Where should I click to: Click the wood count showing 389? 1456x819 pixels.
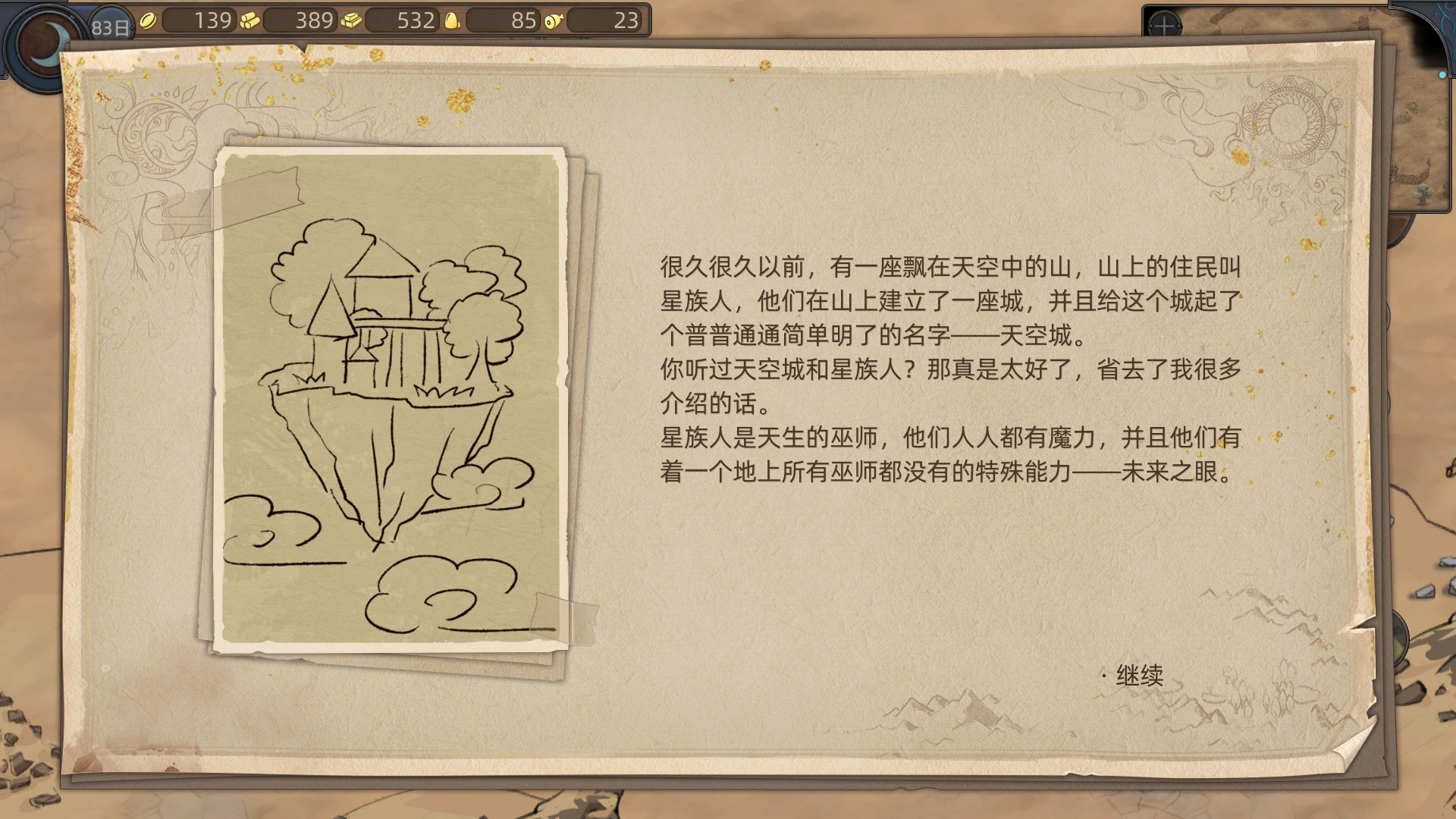(x=315, y=20)
